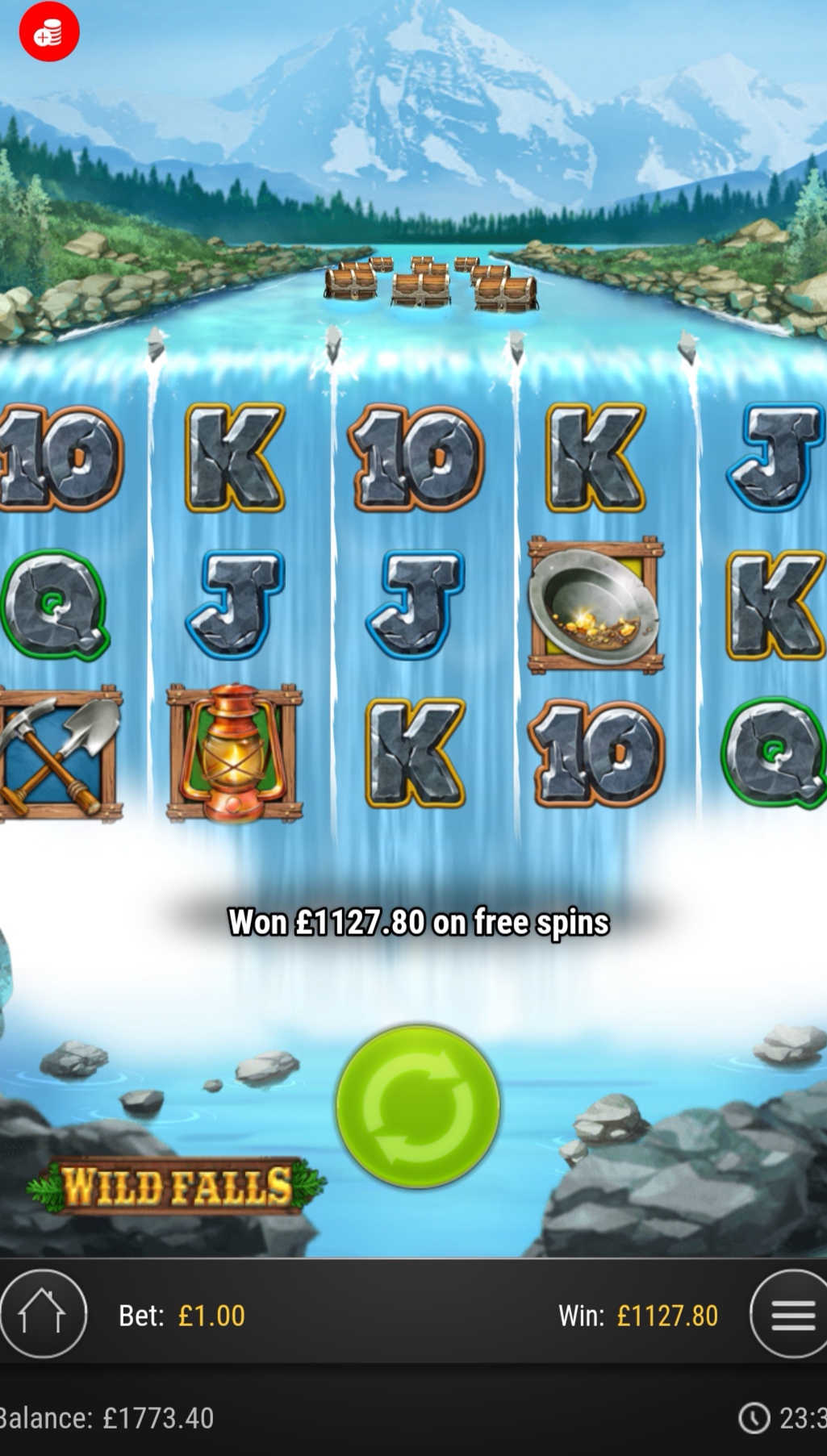Adjust the £1.00 bet amount
The height and width of the screenshot is (1456, 827).
point(182,1316)
